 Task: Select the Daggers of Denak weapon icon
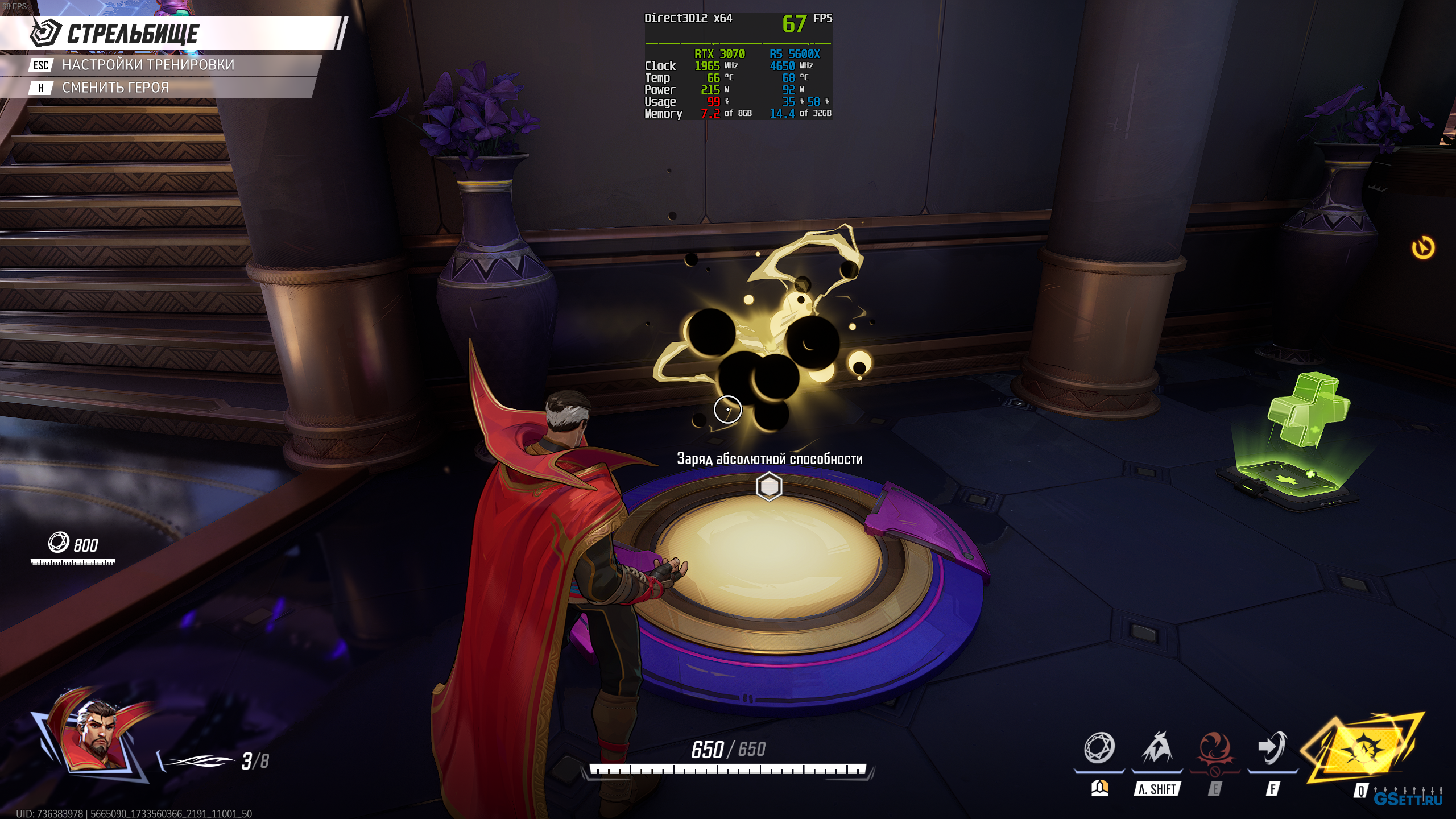pos(199,761)
